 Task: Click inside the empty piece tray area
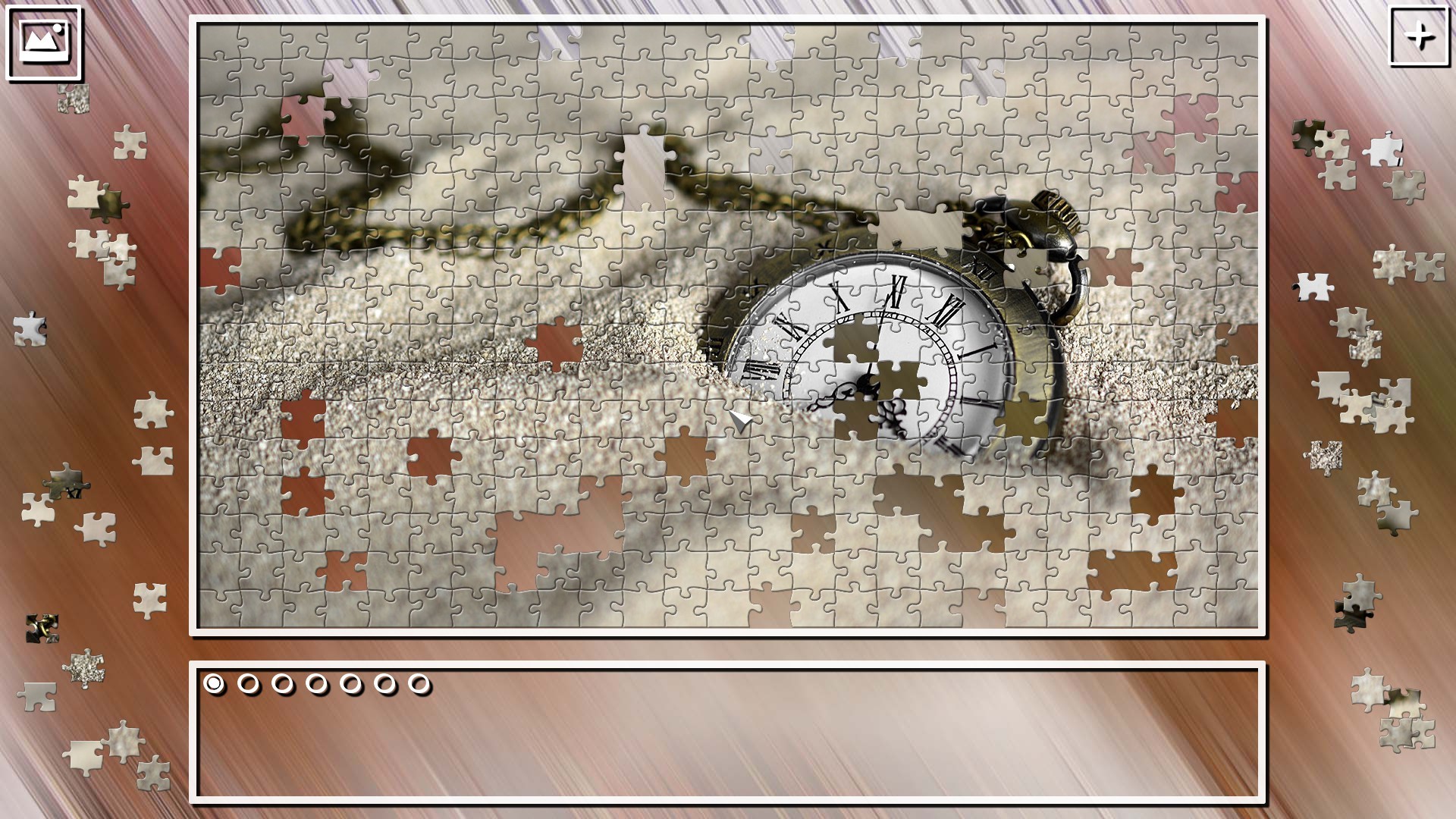coord(728,751)
